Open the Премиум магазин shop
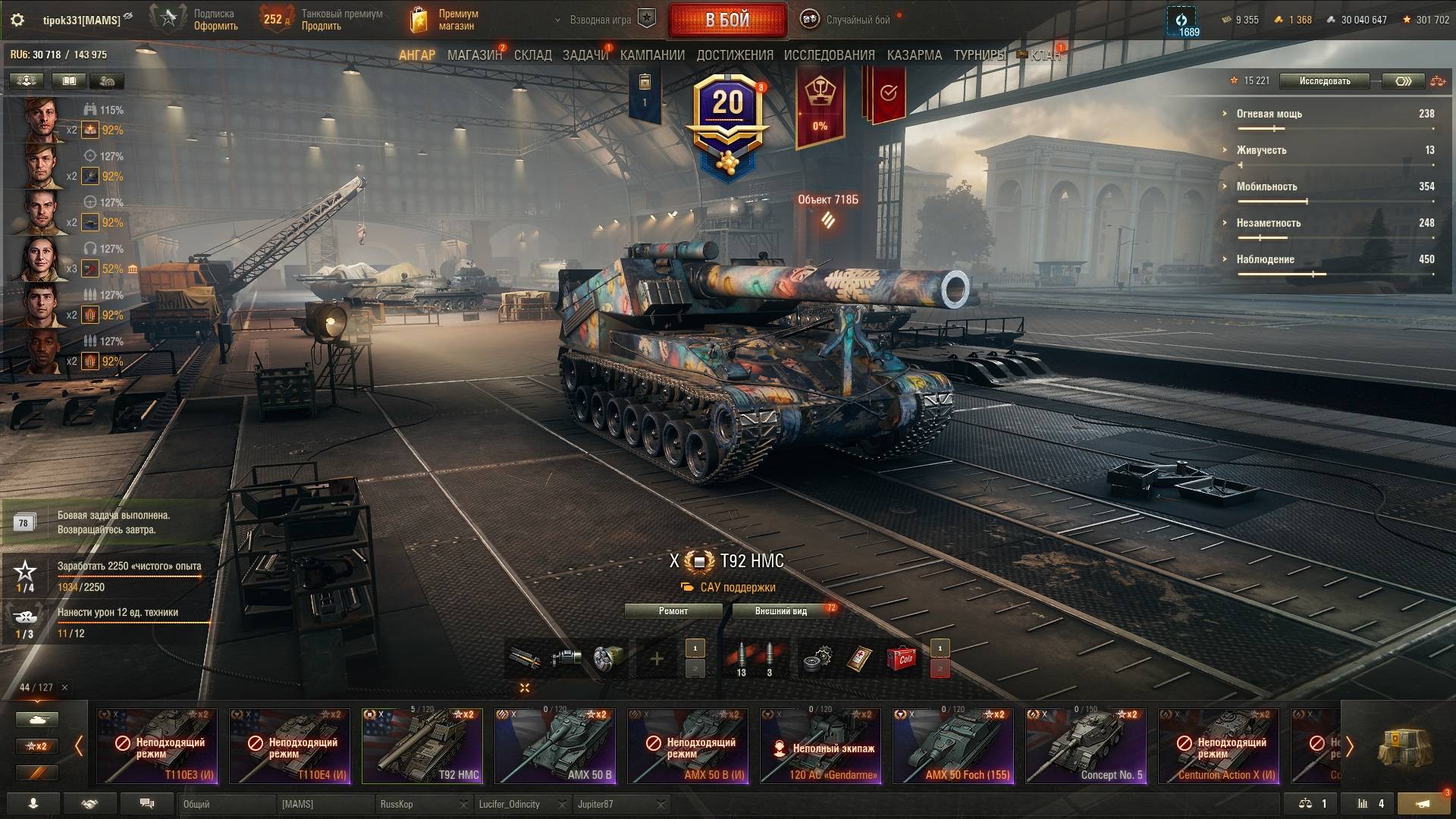This screenshot has width=1456, height=819. [x=445, y=20]
